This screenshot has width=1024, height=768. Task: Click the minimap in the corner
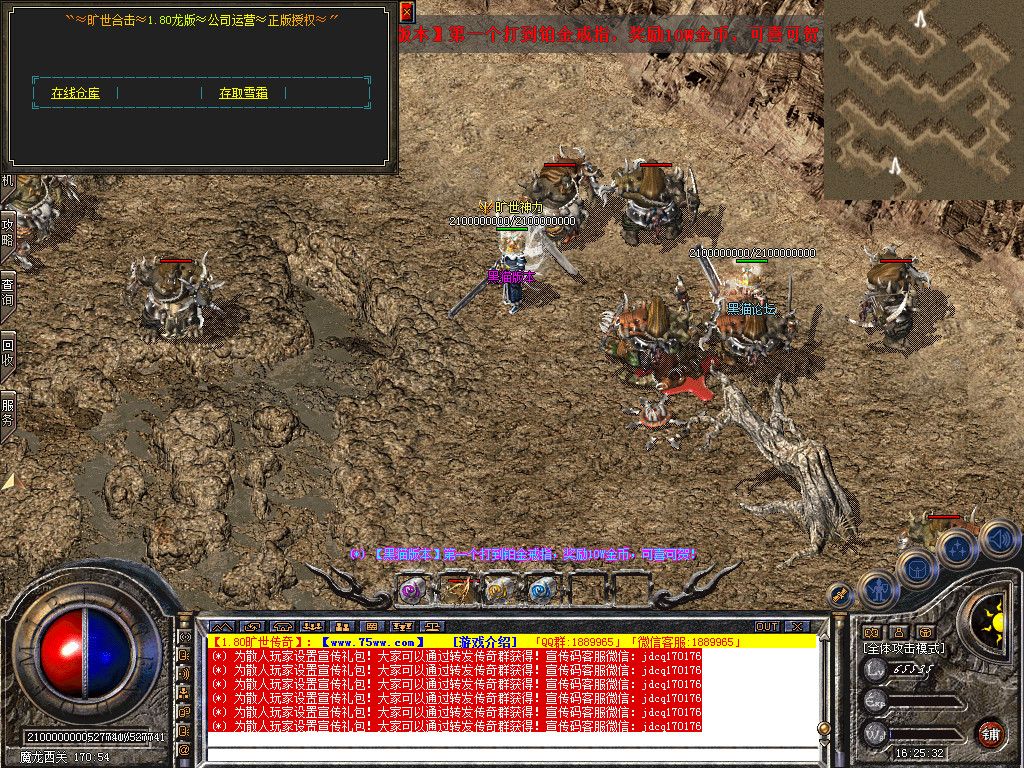coord(923,98)
